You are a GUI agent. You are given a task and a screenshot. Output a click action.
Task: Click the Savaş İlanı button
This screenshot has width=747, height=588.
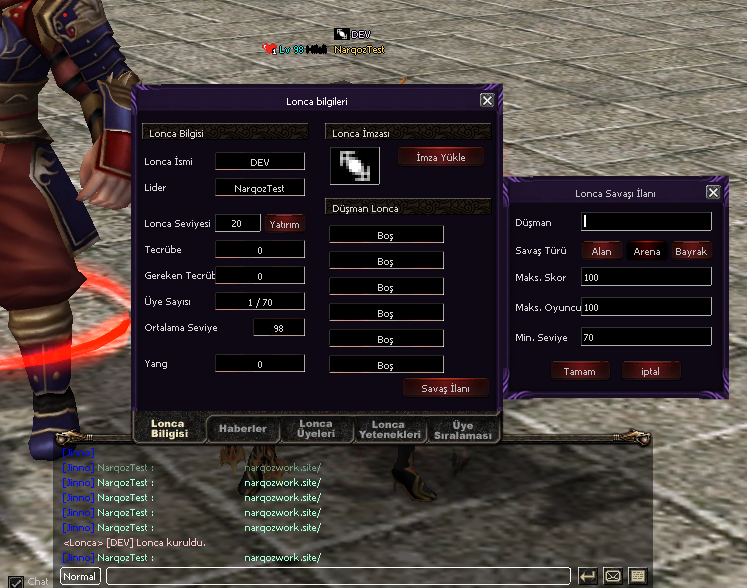(446, 387)
